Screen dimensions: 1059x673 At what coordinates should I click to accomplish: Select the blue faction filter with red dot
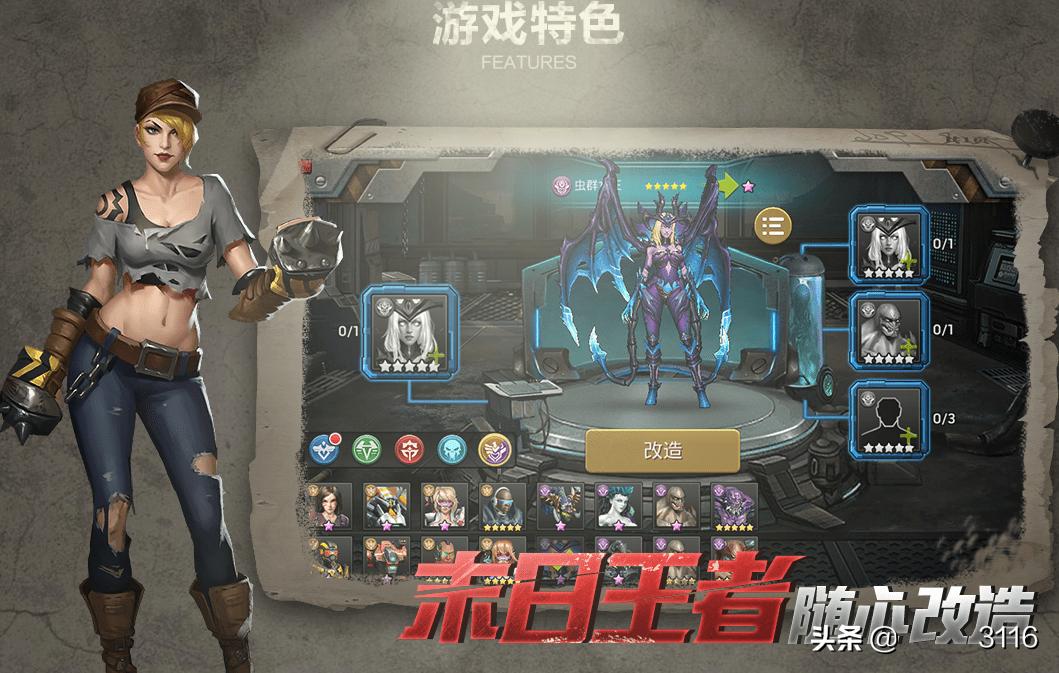[323, 449]
